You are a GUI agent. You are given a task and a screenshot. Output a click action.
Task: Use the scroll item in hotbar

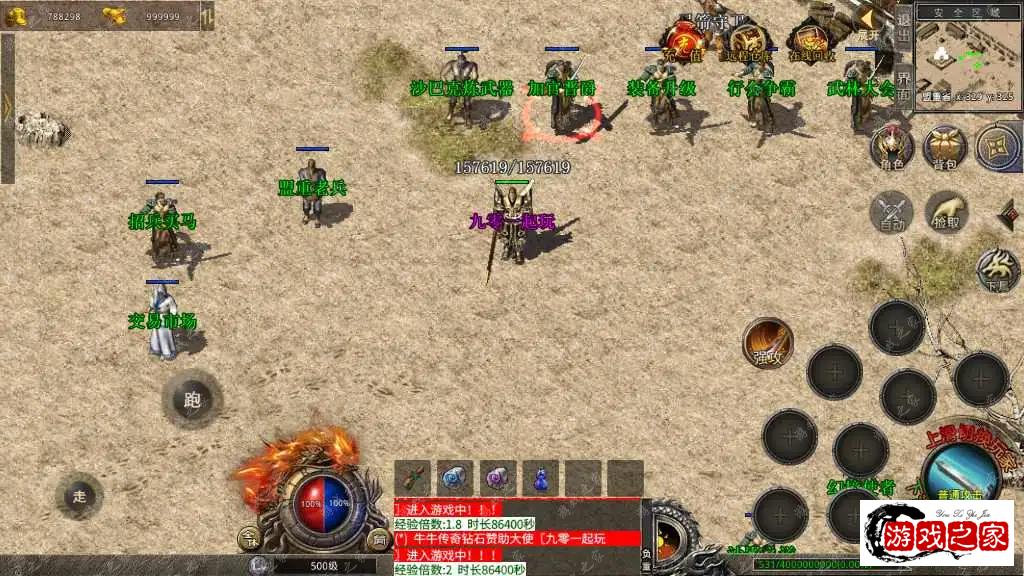[x=412, y=478]
